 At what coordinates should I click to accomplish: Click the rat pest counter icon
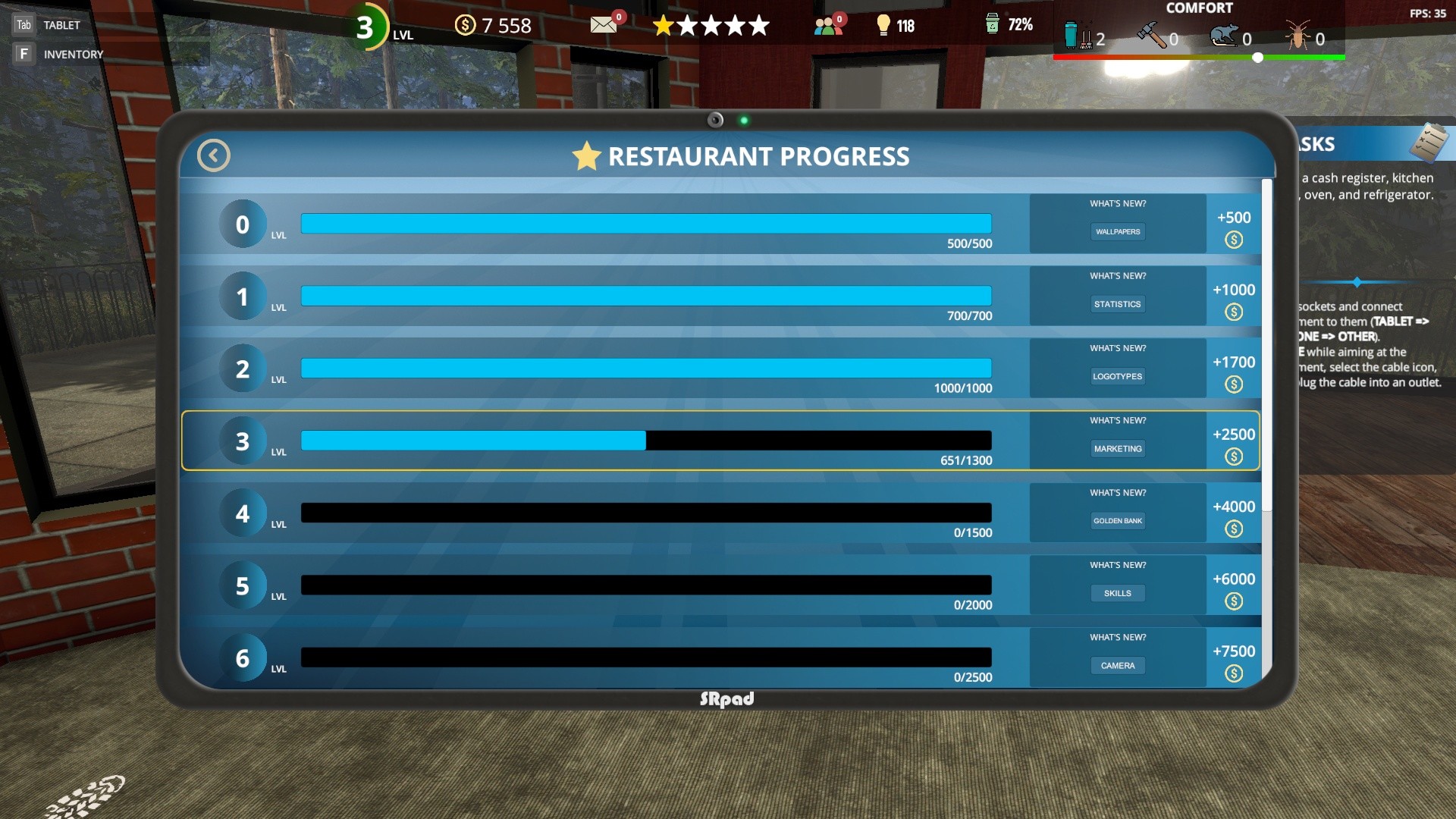pos(1226,35)
